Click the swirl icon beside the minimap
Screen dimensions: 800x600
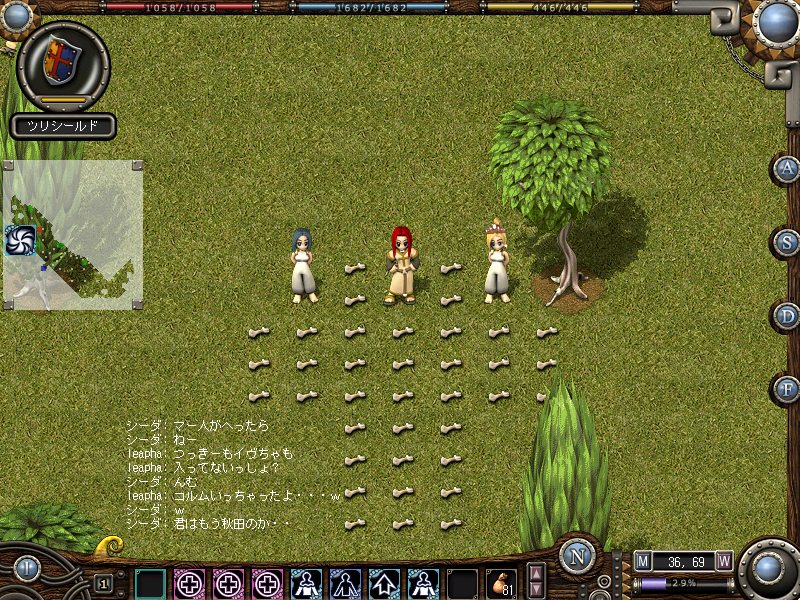tap(20, 240)
